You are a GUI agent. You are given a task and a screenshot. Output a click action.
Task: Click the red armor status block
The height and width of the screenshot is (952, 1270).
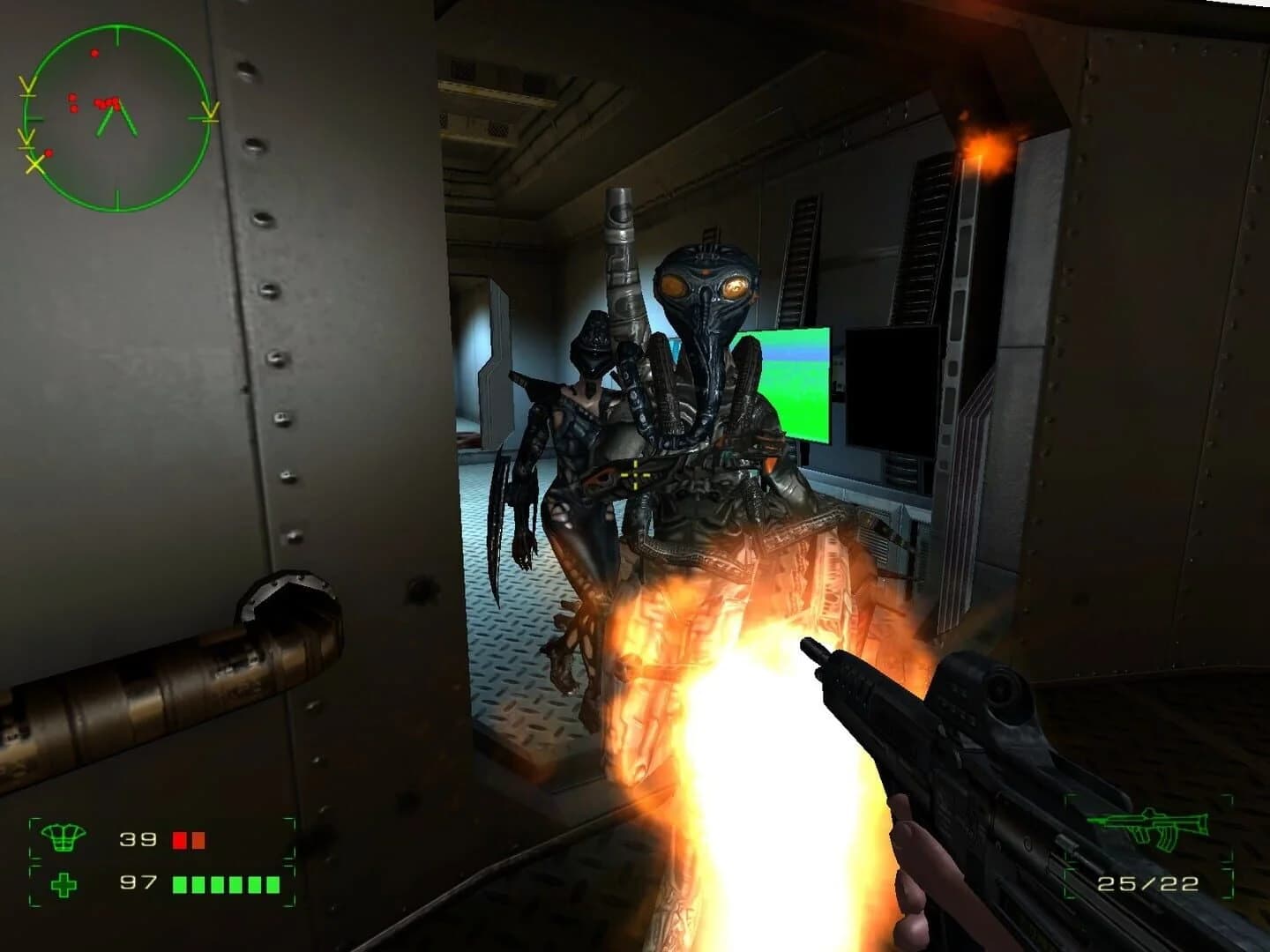179,840
